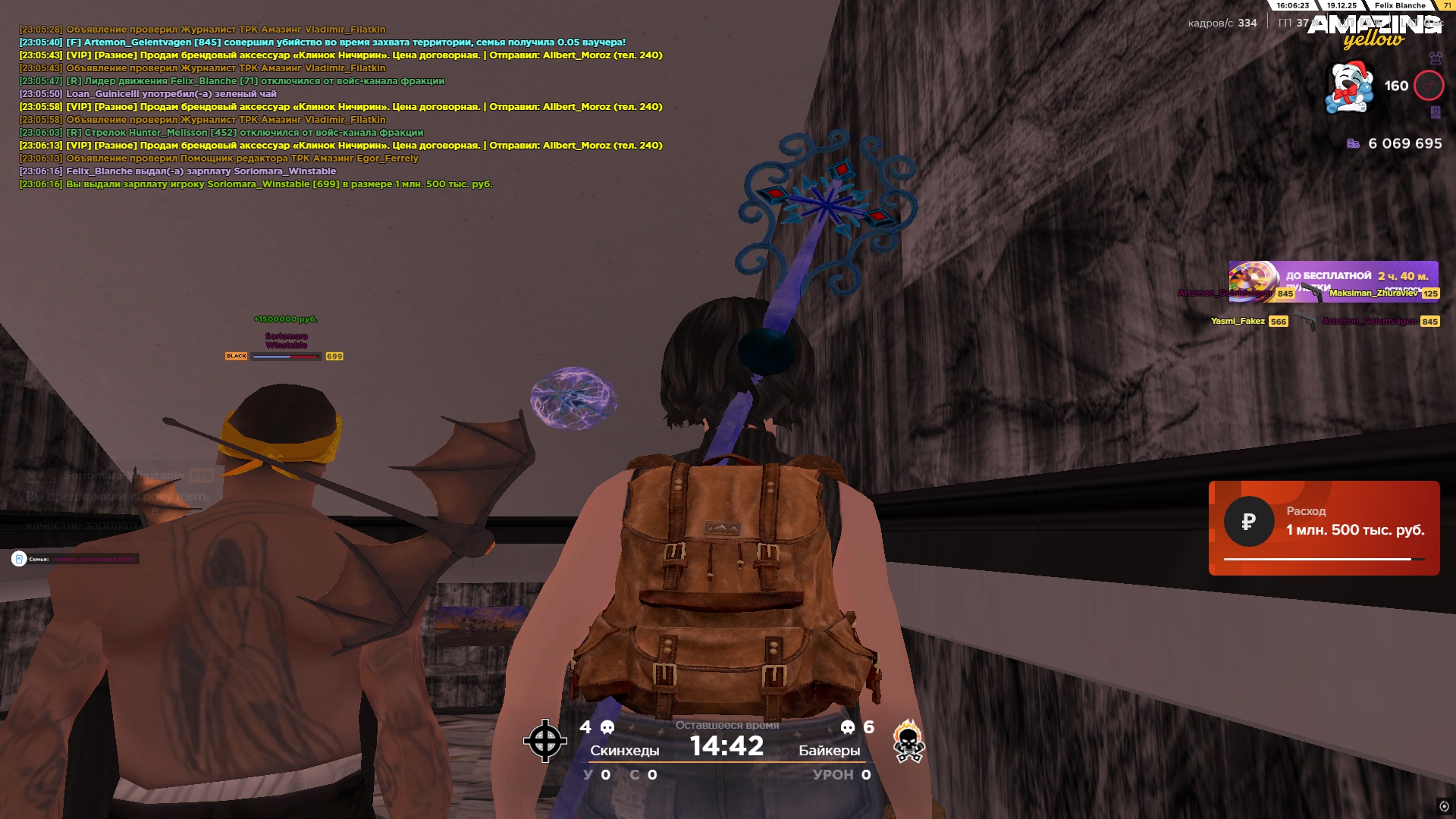Click the Amazing Yellow server logo

coord(1373,32)
